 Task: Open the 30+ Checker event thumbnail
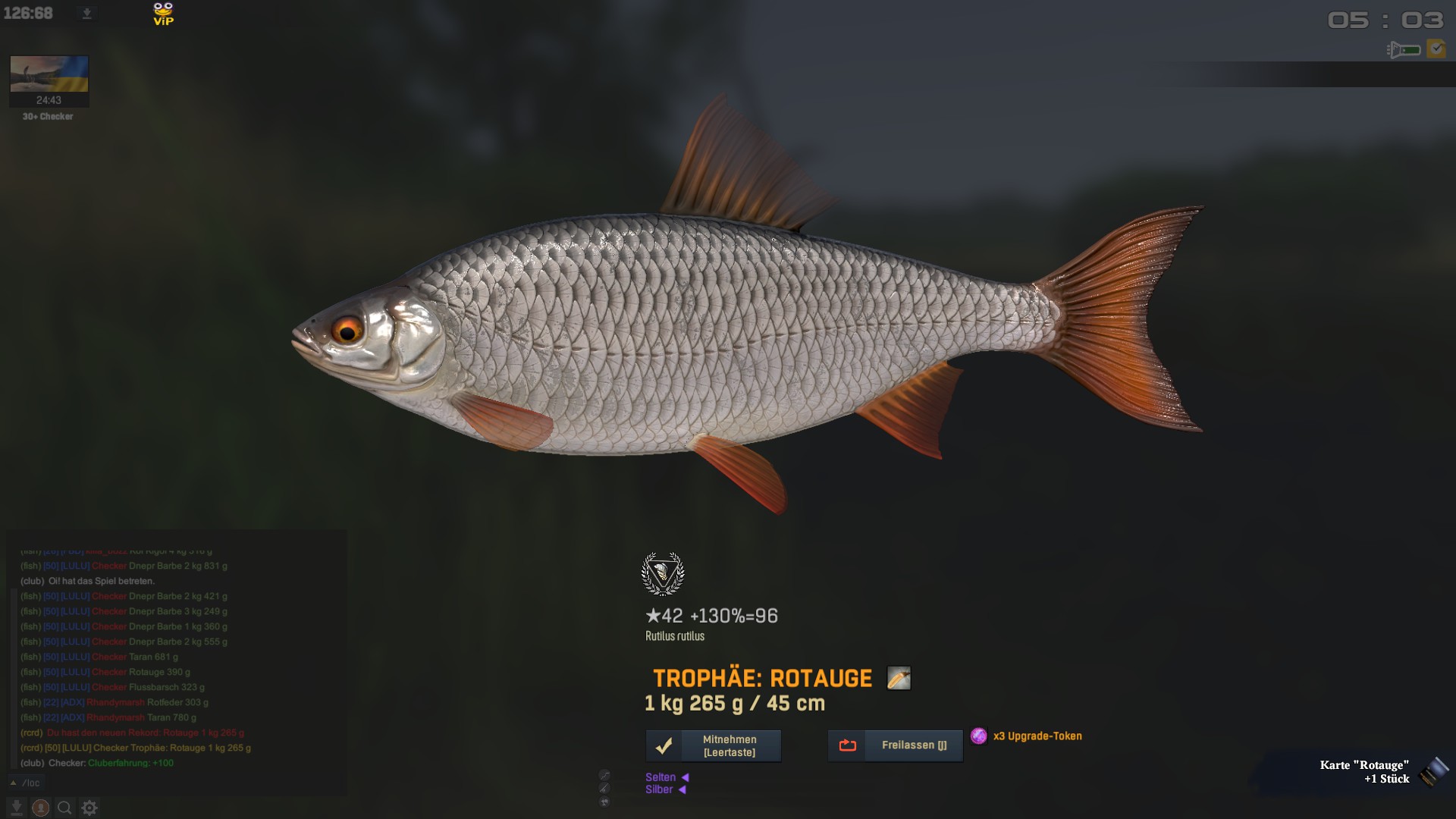coord(49,80)
